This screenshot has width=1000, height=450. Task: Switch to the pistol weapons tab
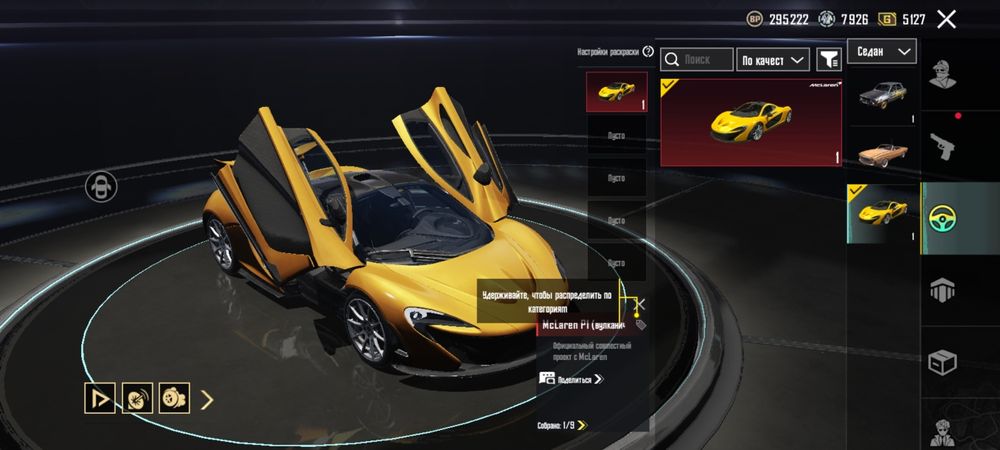point(941,145)
